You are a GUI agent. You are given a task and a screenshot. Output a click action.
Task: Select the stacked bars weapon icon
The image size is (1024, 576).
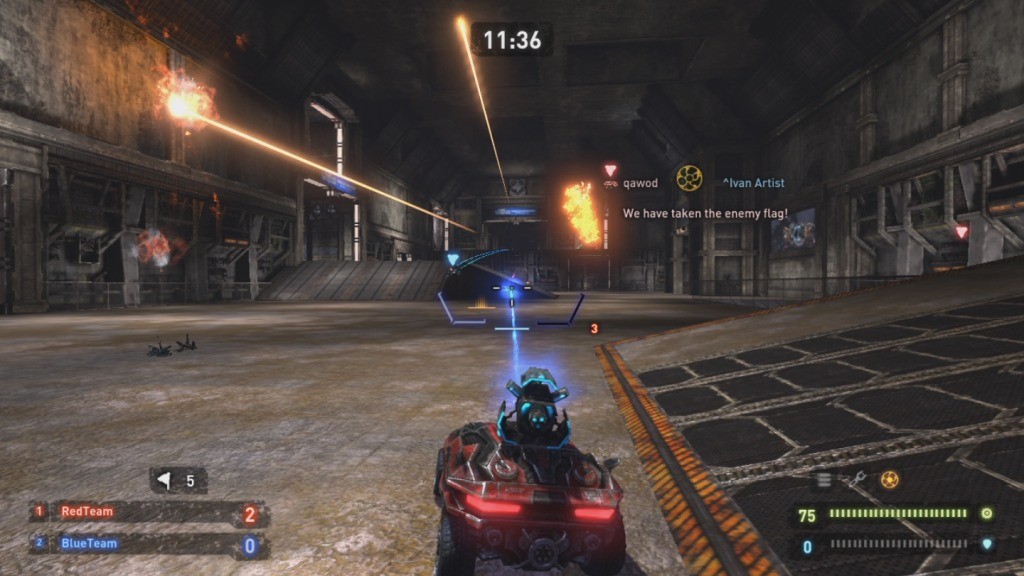tap(825, 480)
